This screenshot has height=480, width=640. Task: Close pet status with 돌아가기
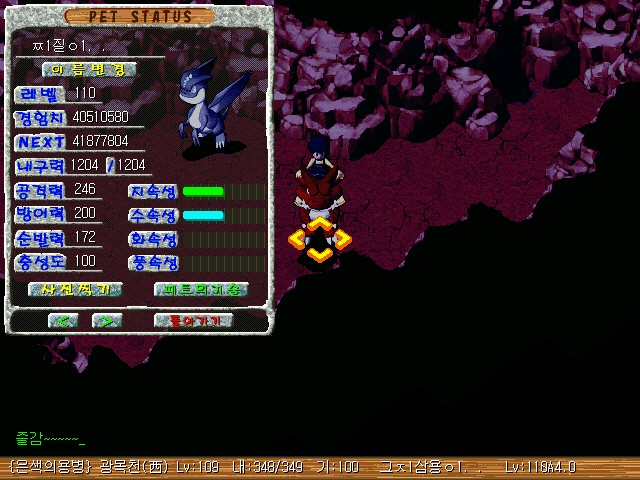(194, 321)
